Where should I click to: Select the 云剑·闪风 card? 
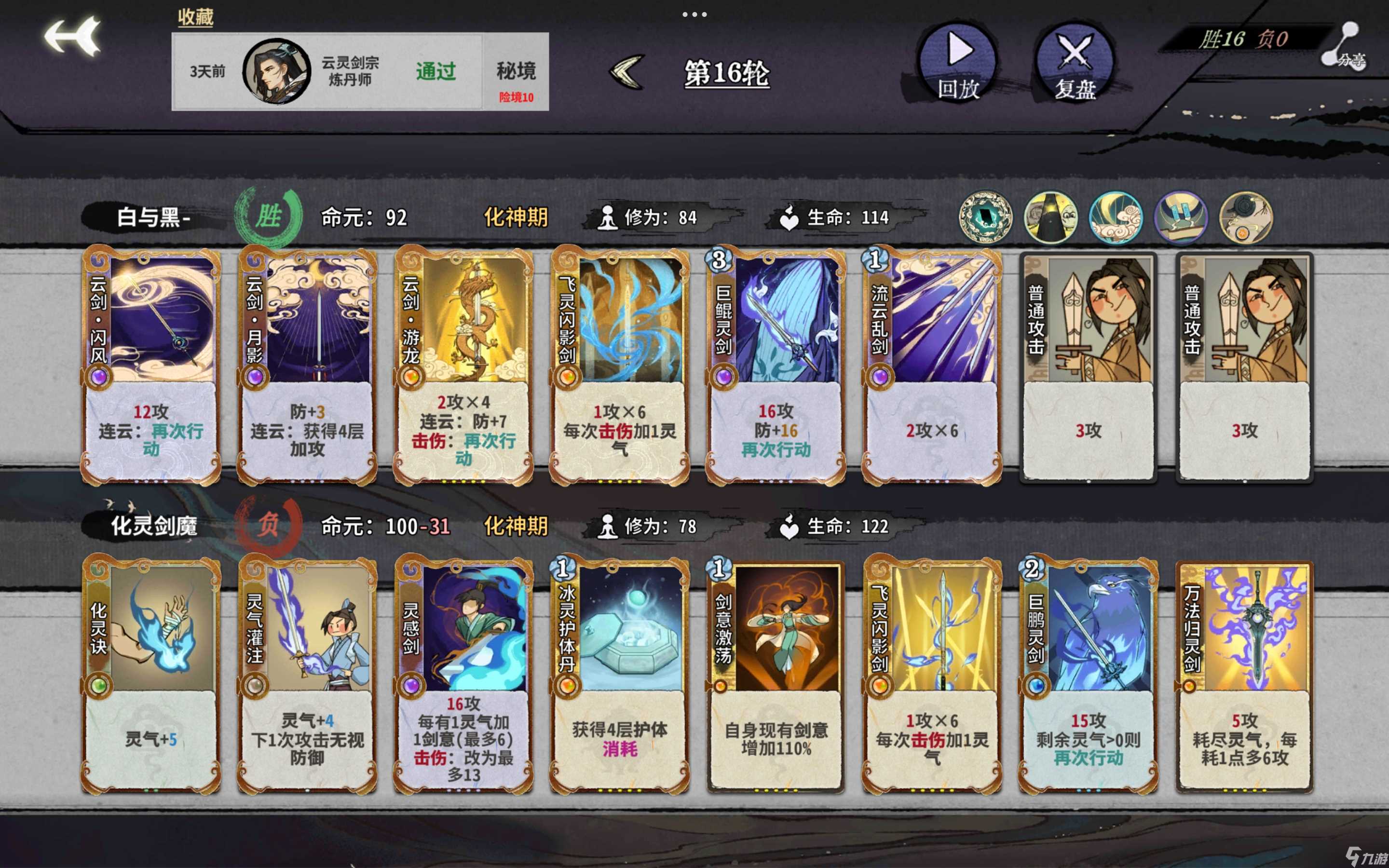(x=151, y=366)
